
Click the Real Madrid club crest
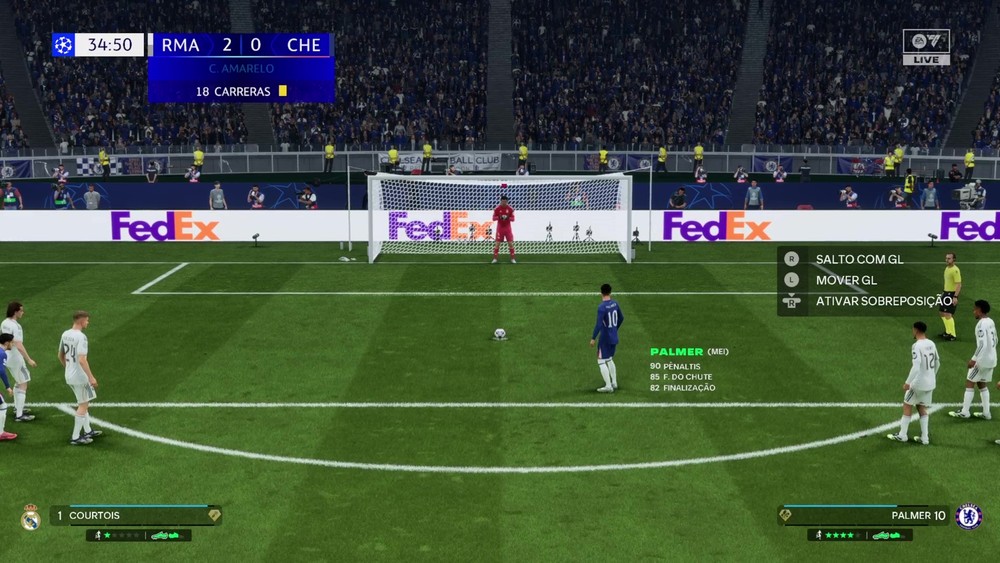[x=30, y=517]
